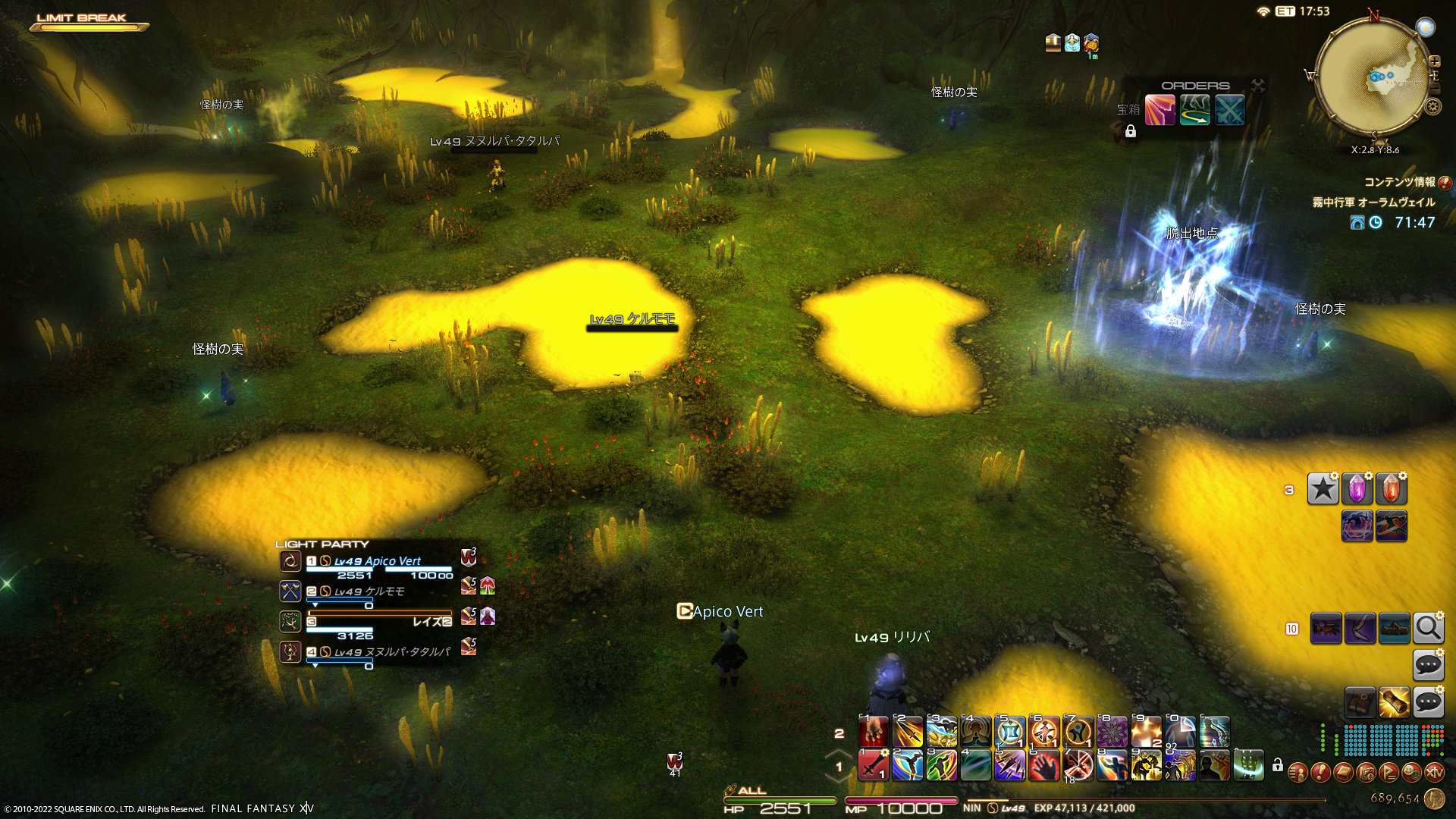Open コンテンツ情報 duty info button
This screenshot has height=819, width=1456.
point(1445,183)
